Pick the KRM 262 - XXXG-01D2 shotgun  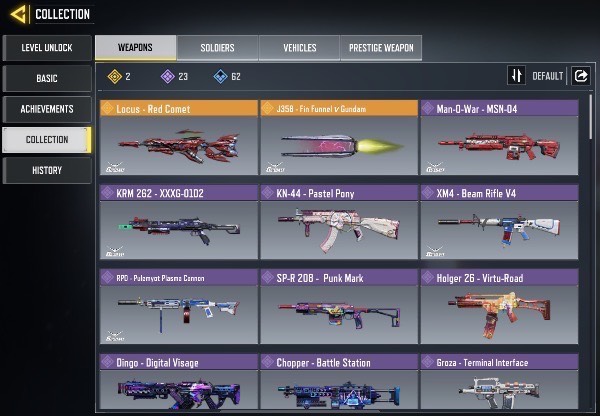(178, 223)
